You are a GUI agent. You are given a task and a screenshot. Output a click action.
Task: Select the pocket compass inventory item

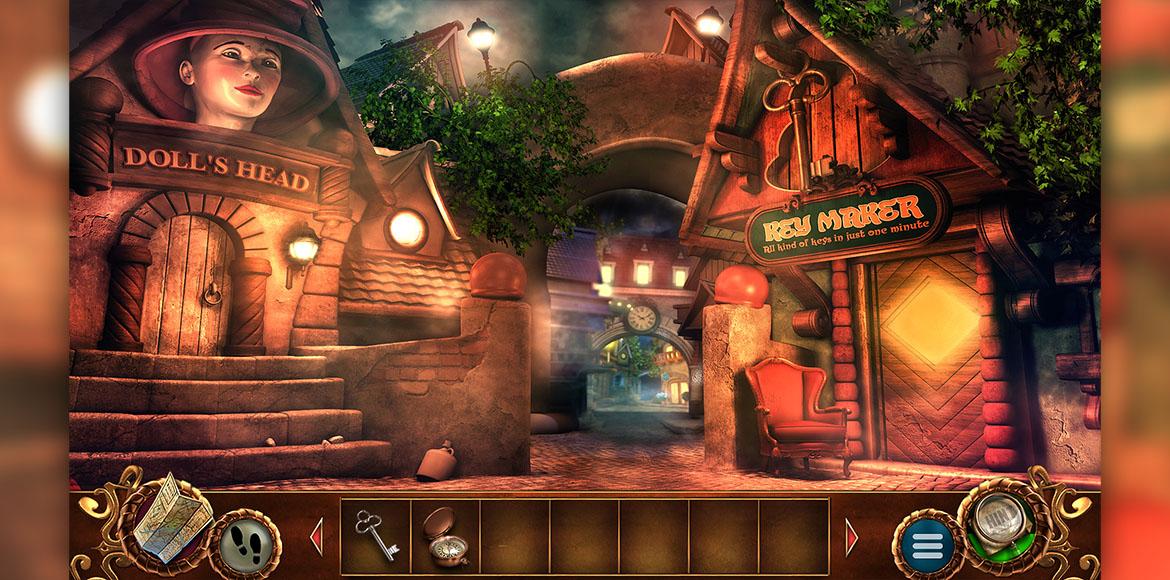[443, 535]
